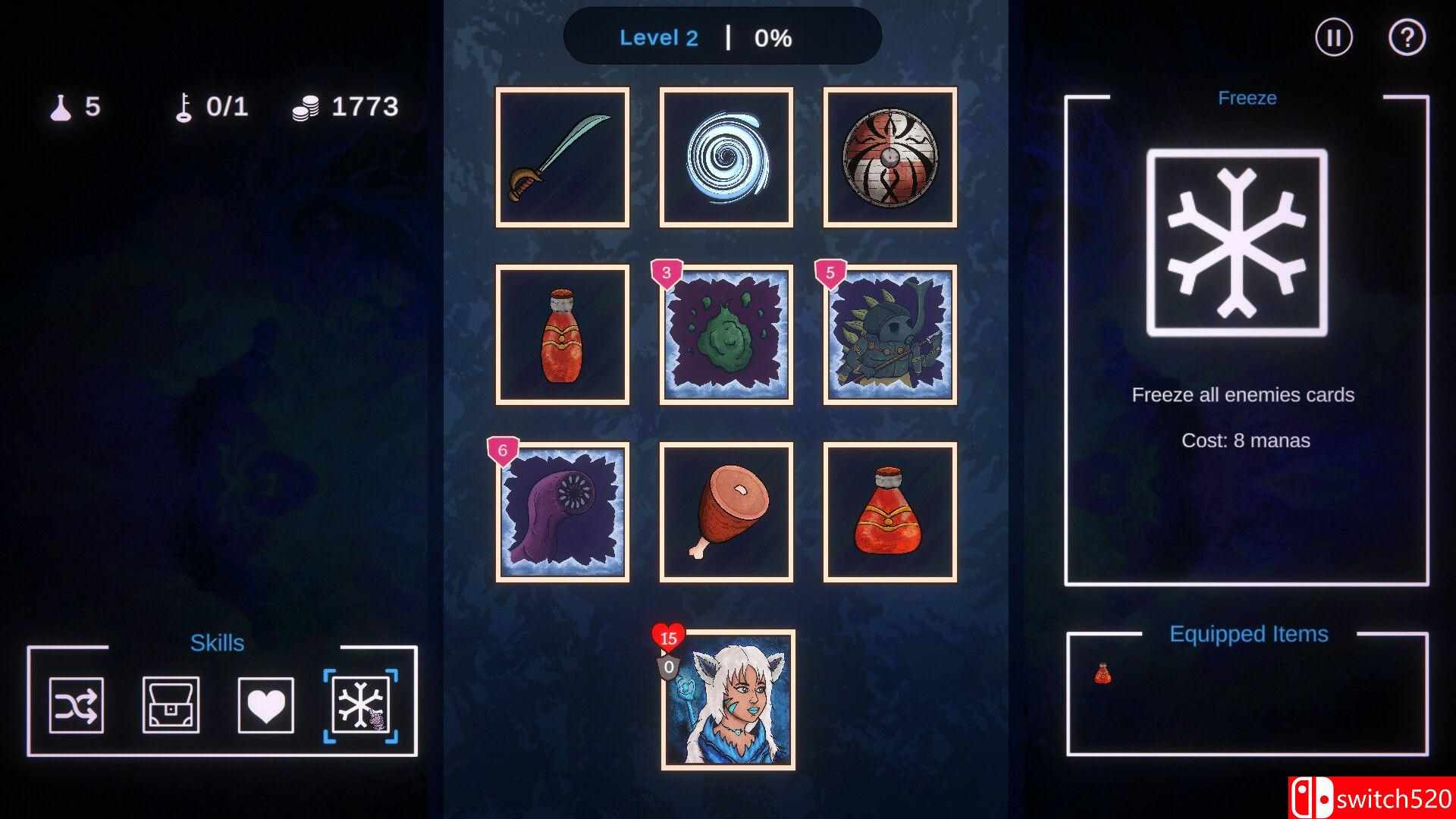The height and width of the screenshot is (819, 1456).
Task: Open the chest skill in the Skills panel
Action: point(171,705)
